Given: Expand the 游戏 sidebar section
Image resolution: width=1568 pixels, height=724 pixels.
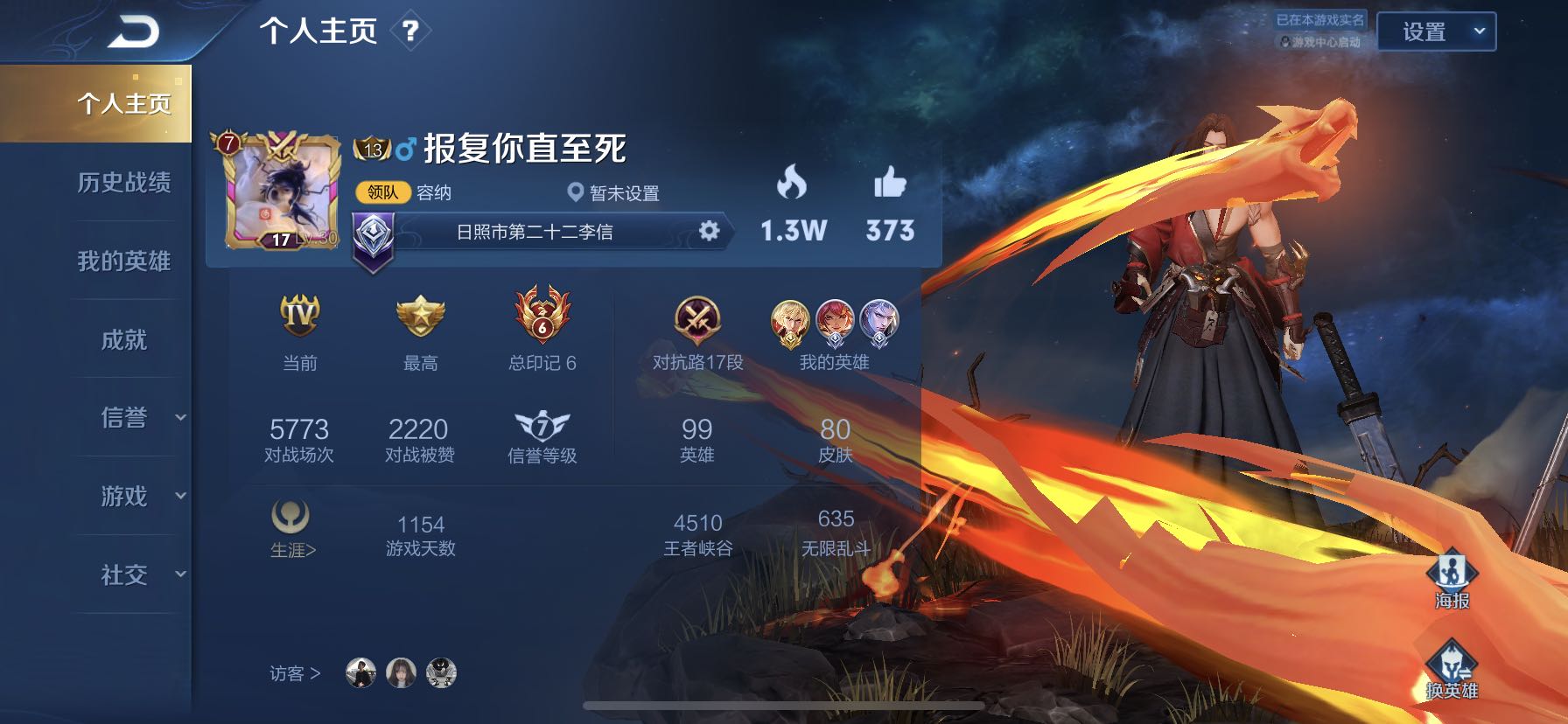Looking at the screenshot, I should (125, 496).
